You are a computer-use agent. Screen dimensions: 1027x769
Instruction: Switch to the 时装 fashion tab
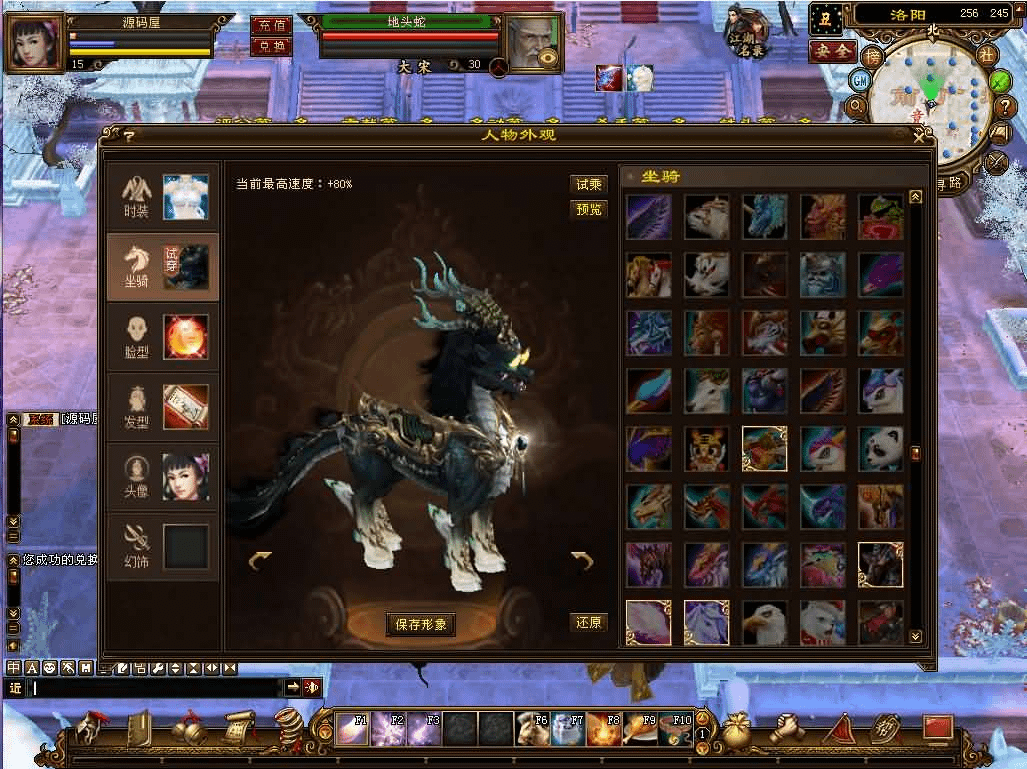(162, 197)
